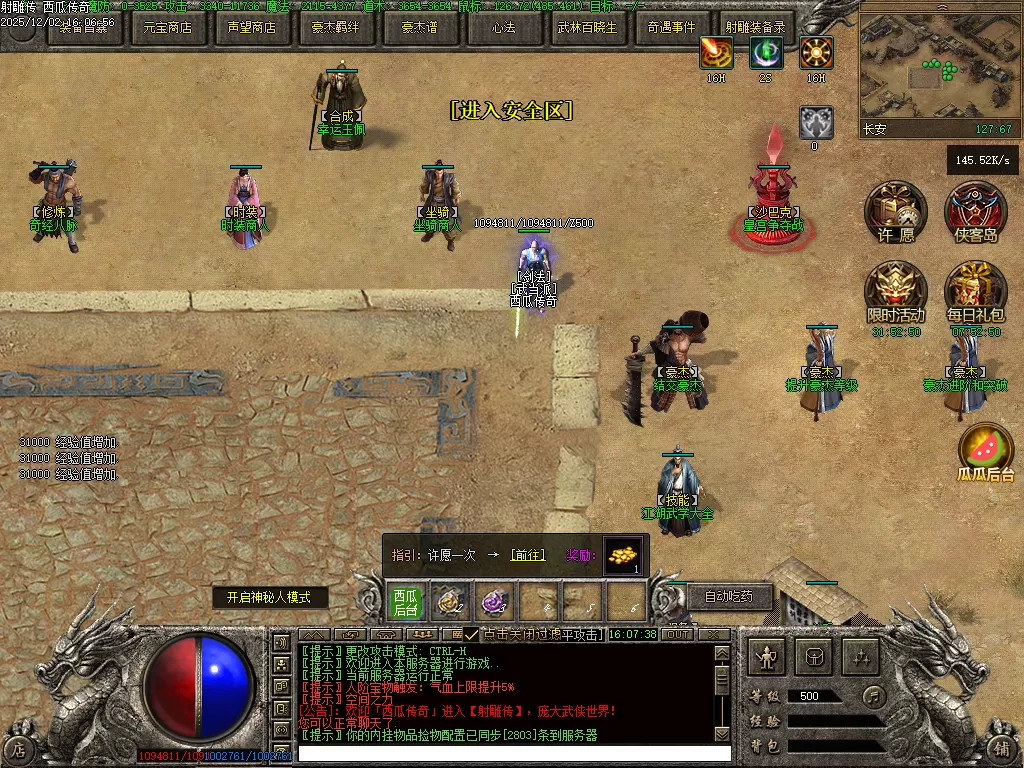Open the 每日礼包 daily gift pack
The image size is (1024, 768).
[976, 291]
